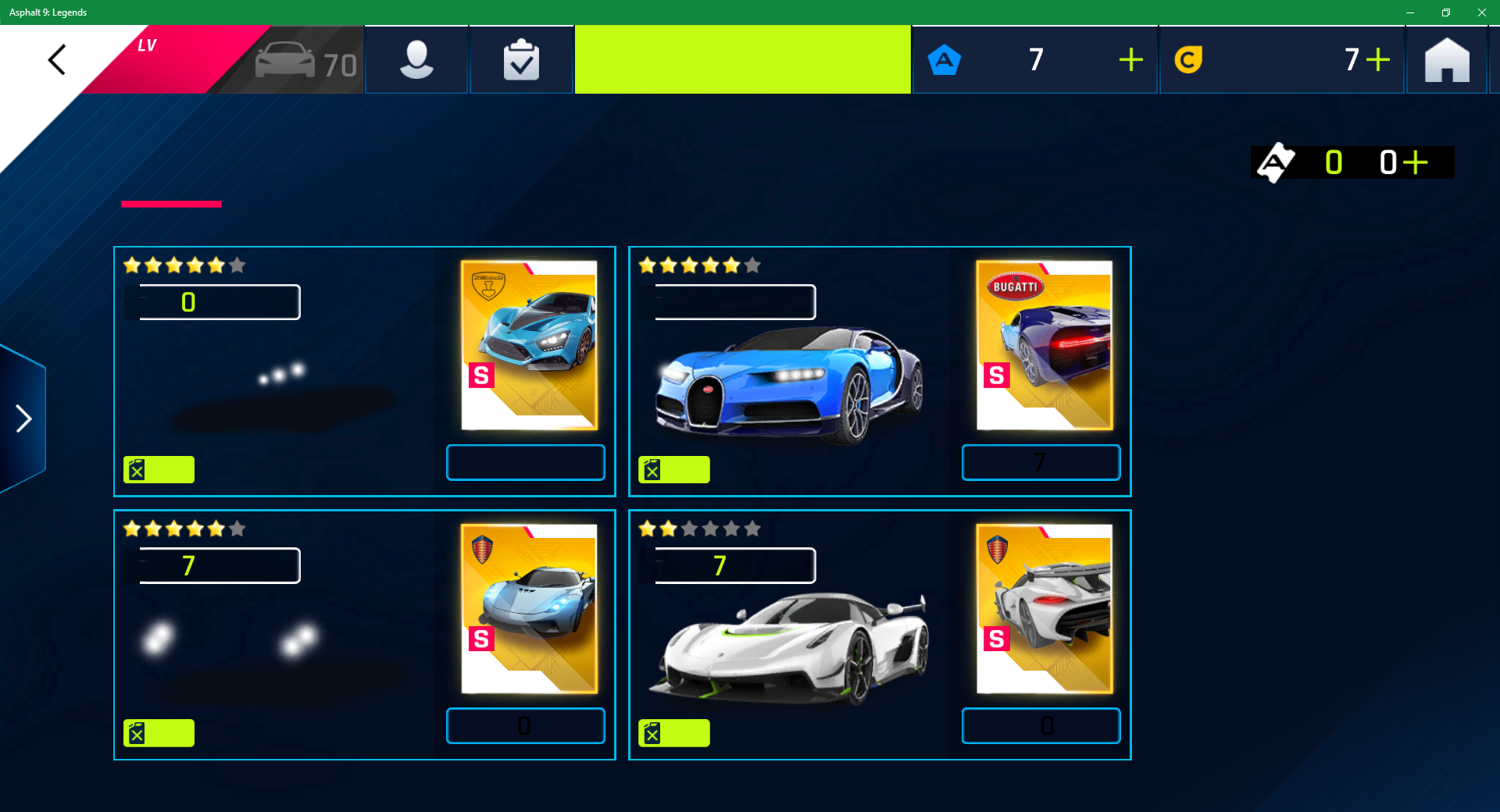Open the player profile icon
This screenshot has width=1500, height=812.
[416, 60]
